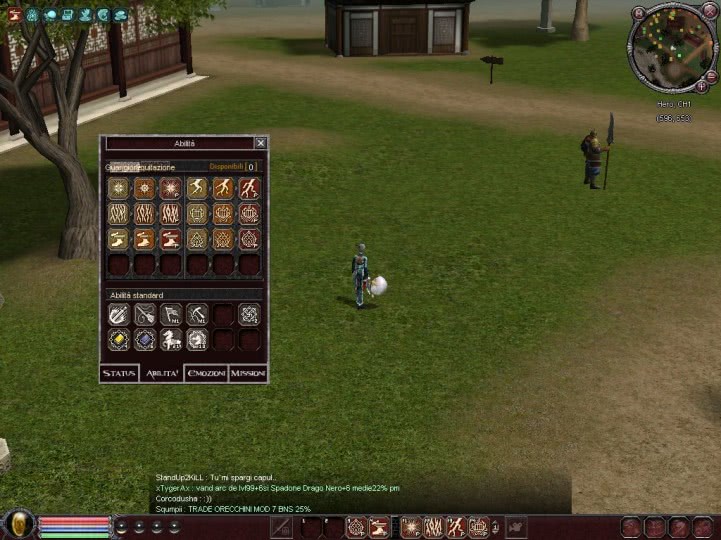Switch to the Status tab
Image resolution: width=721 pixels, height=540 pixels.
[x=119, y=373]
